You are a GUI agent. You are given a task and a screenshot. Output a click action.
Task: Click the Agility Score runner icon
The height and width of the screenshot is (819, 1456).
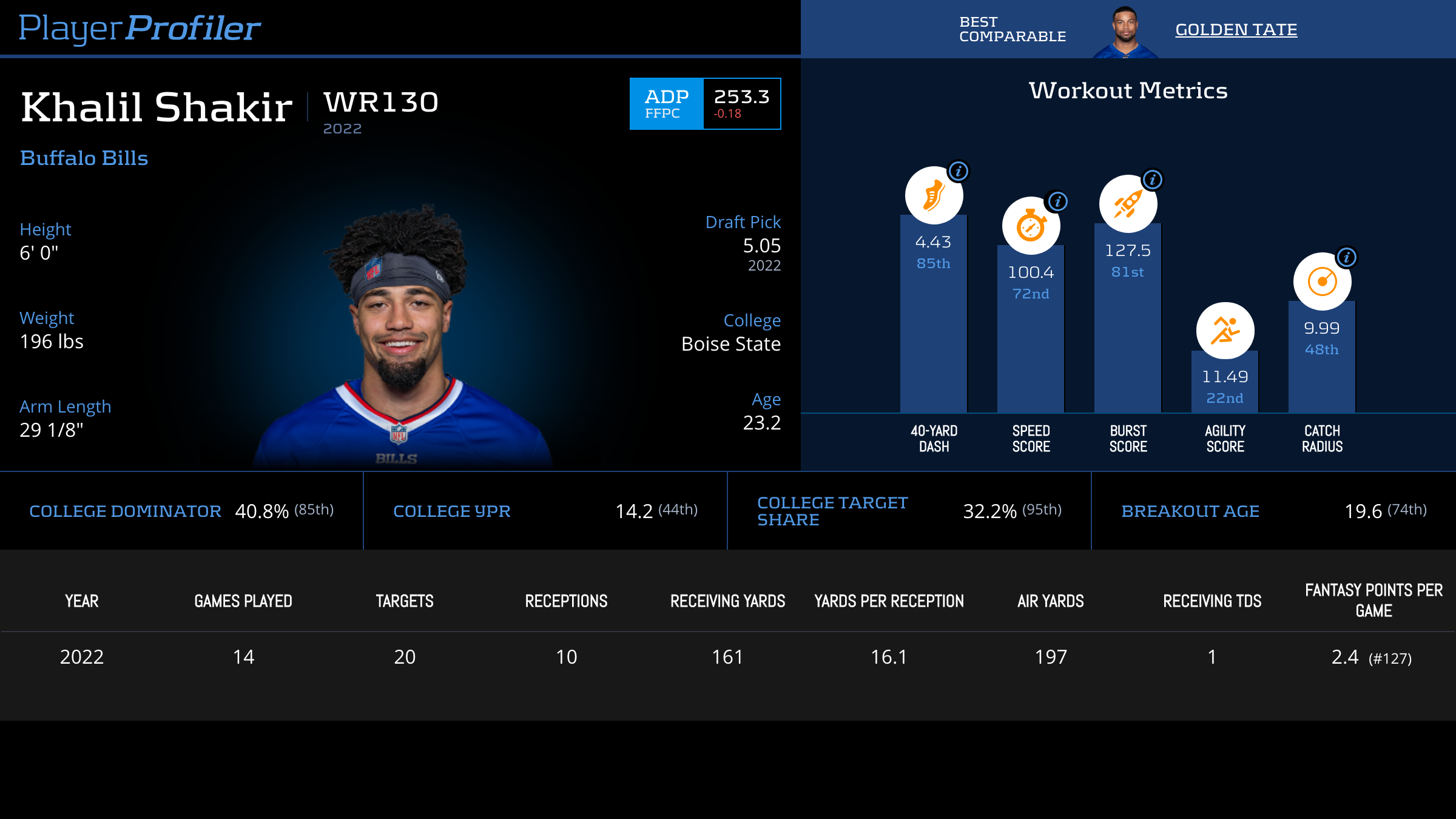coord(1225,330)
